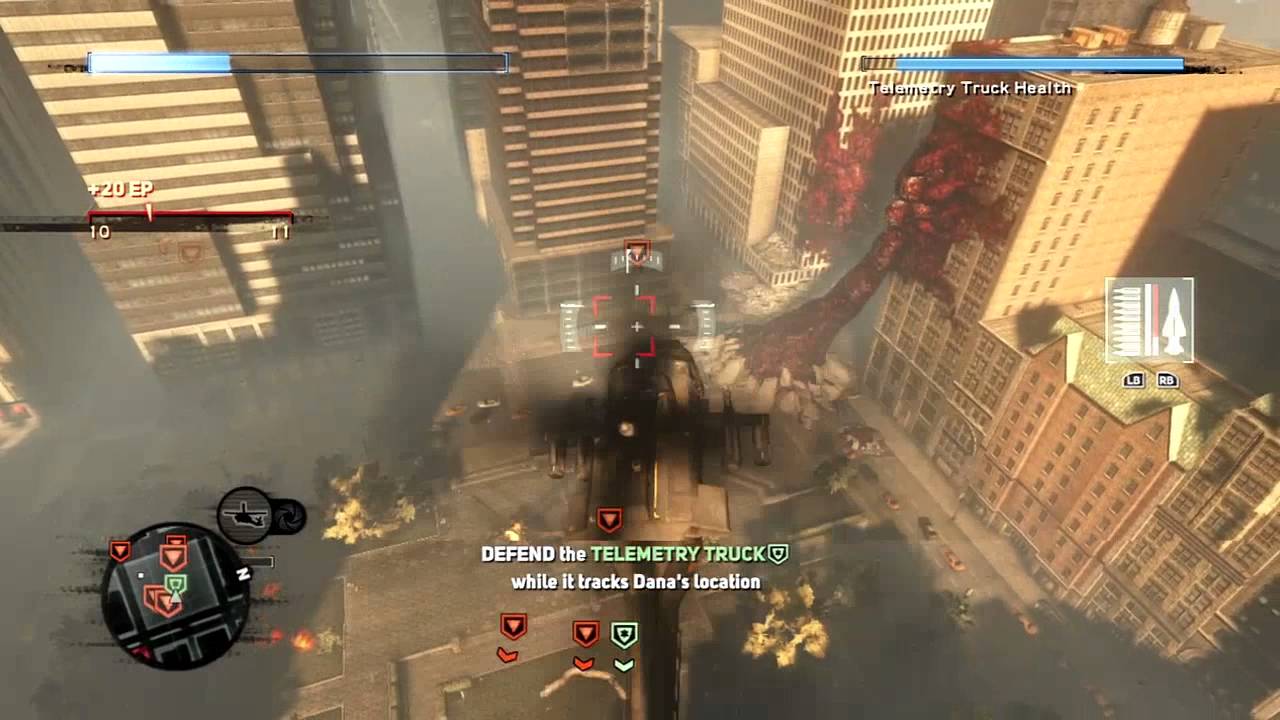1280x720 pixels.
Task: Click the player health bar at top left
Action: (295, 62)
